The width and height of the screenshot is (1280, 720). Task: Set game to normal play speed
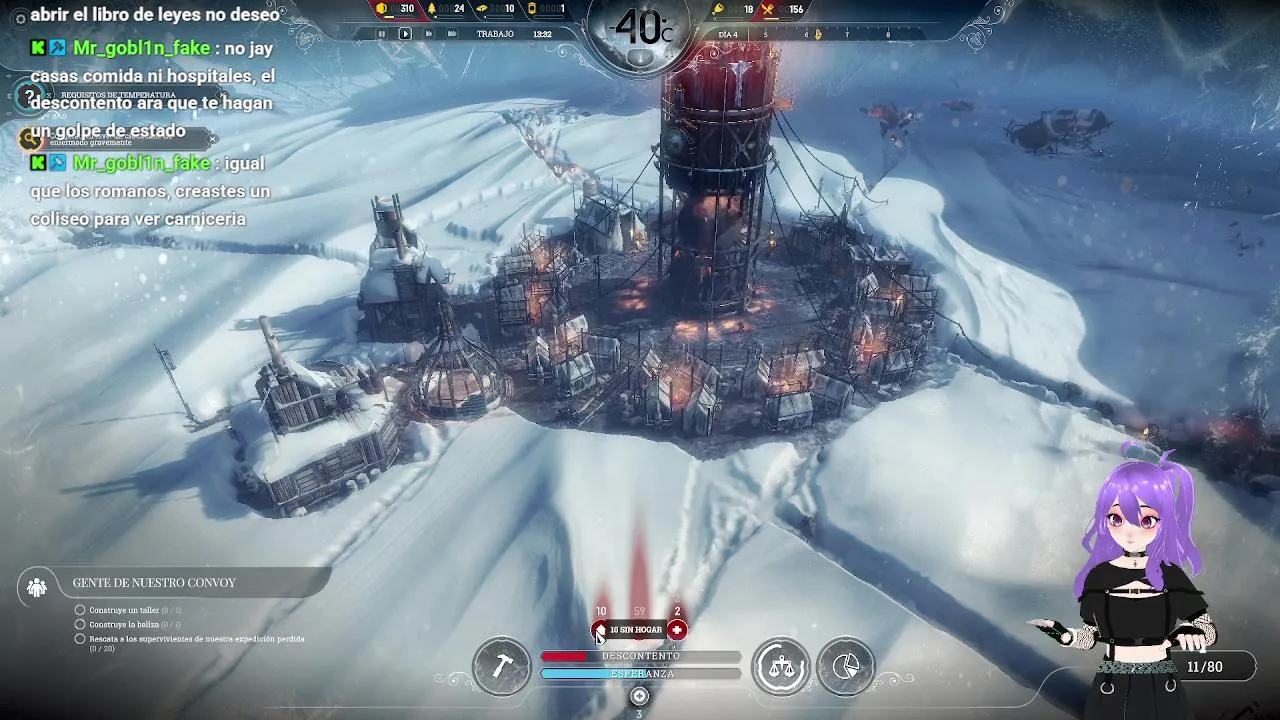405,33
